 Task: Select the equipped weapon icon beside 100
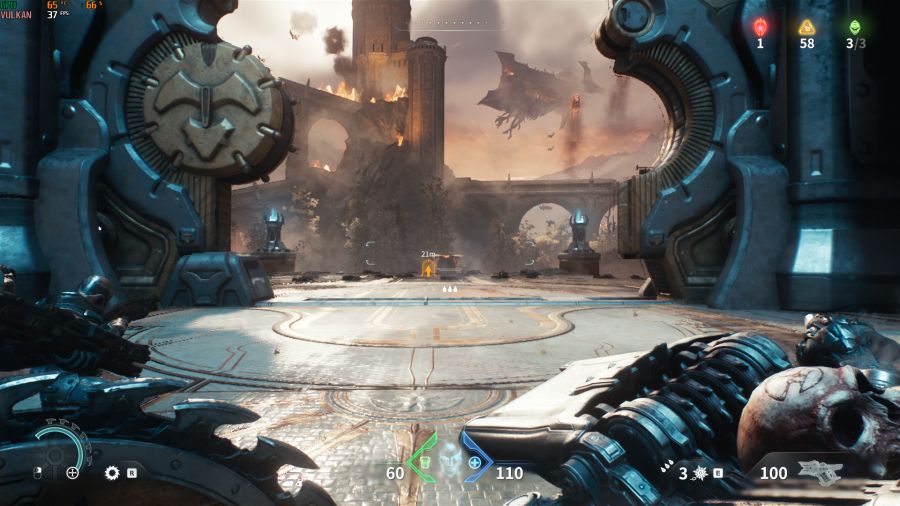click(x=820, y=473)
